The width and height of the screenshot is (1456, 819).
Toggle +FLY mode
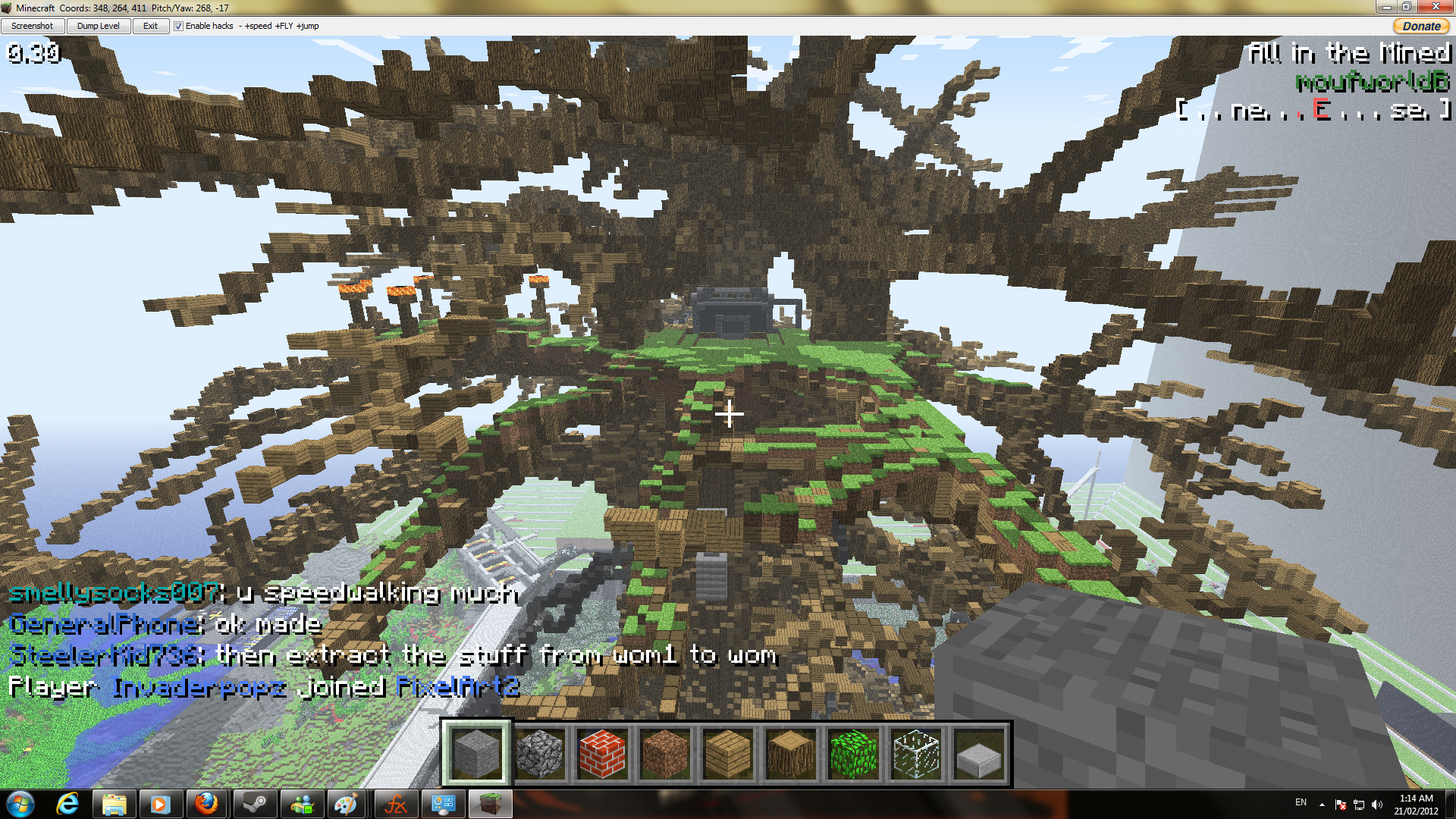pyautogui.click(x=284, y=25)
